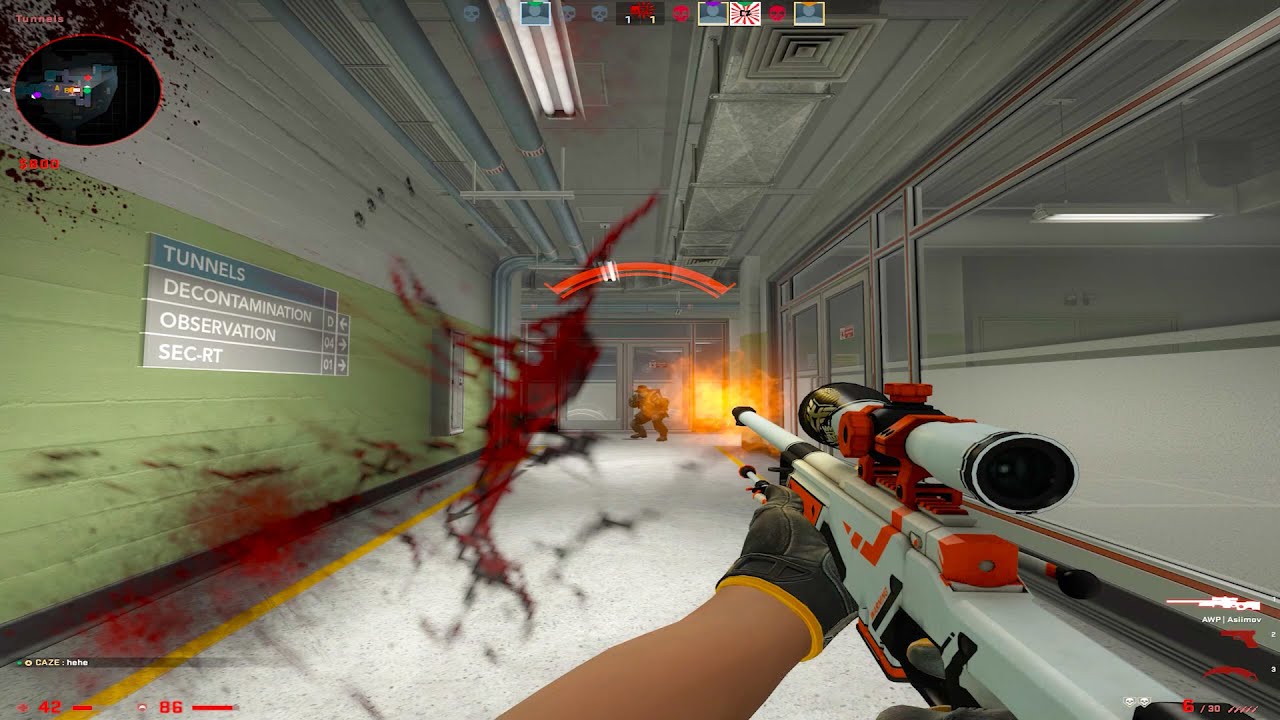
Task: Toggle the green status dot in chat line
Action: pos(19,662)
